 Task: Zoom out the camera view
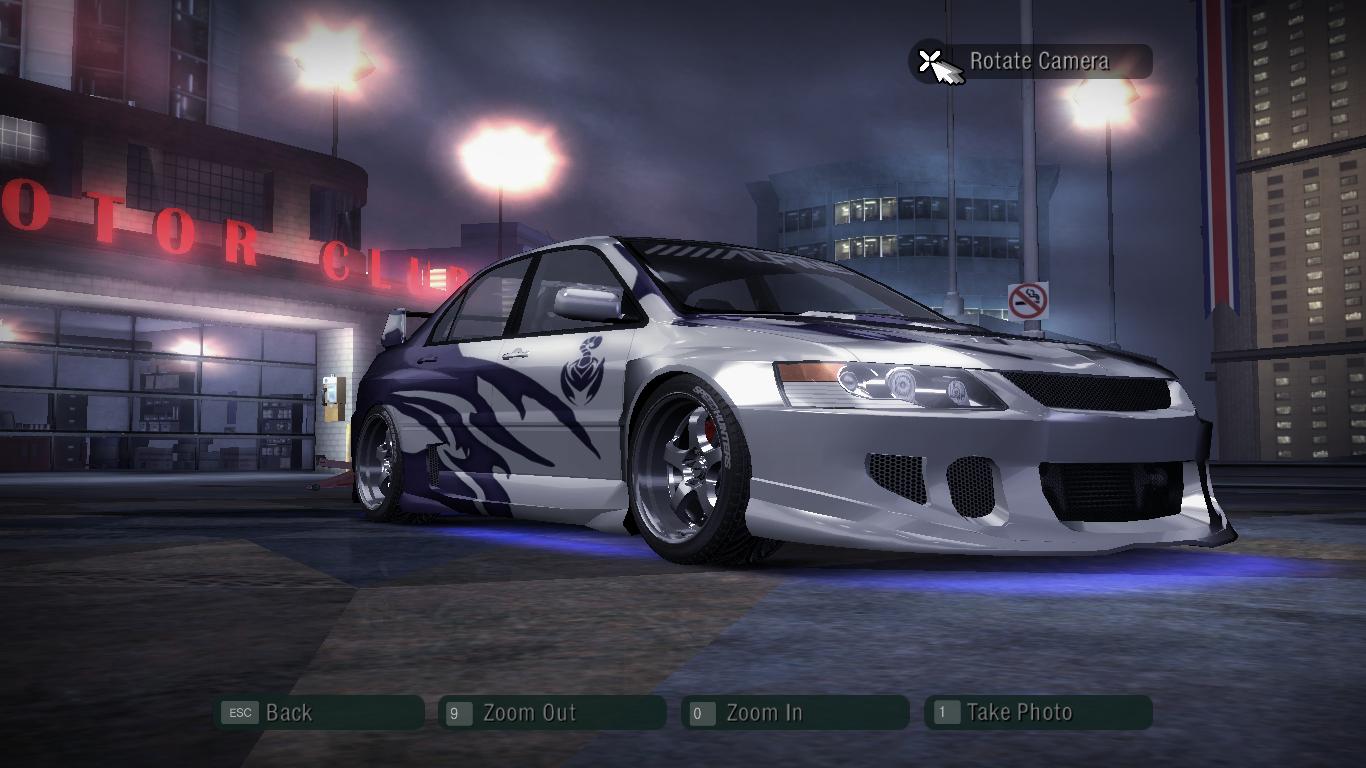[x=551, y=713]
